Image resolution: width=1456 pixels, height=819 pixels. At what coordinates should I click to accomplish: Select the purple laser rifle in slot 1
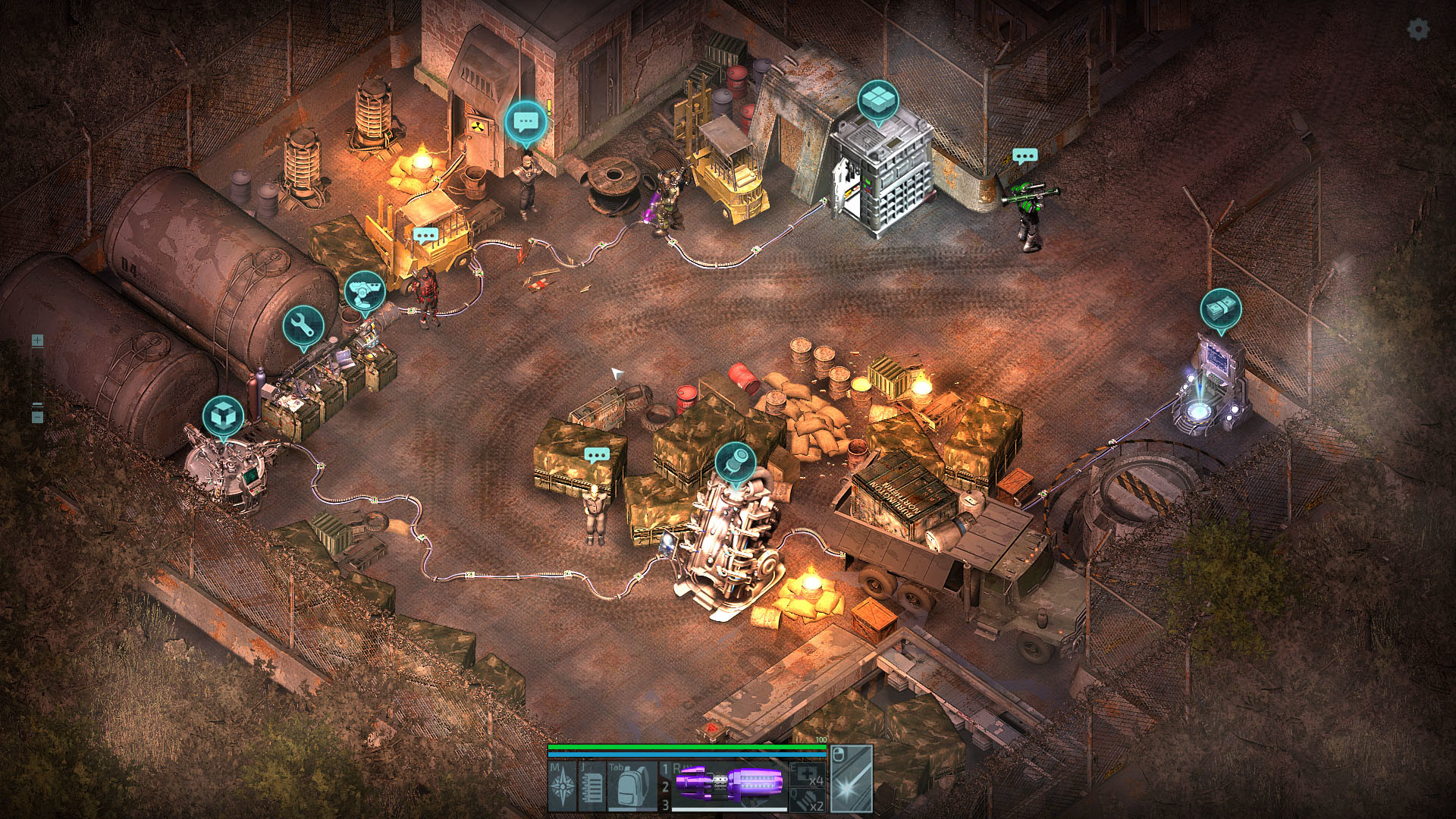pos(728,782)
